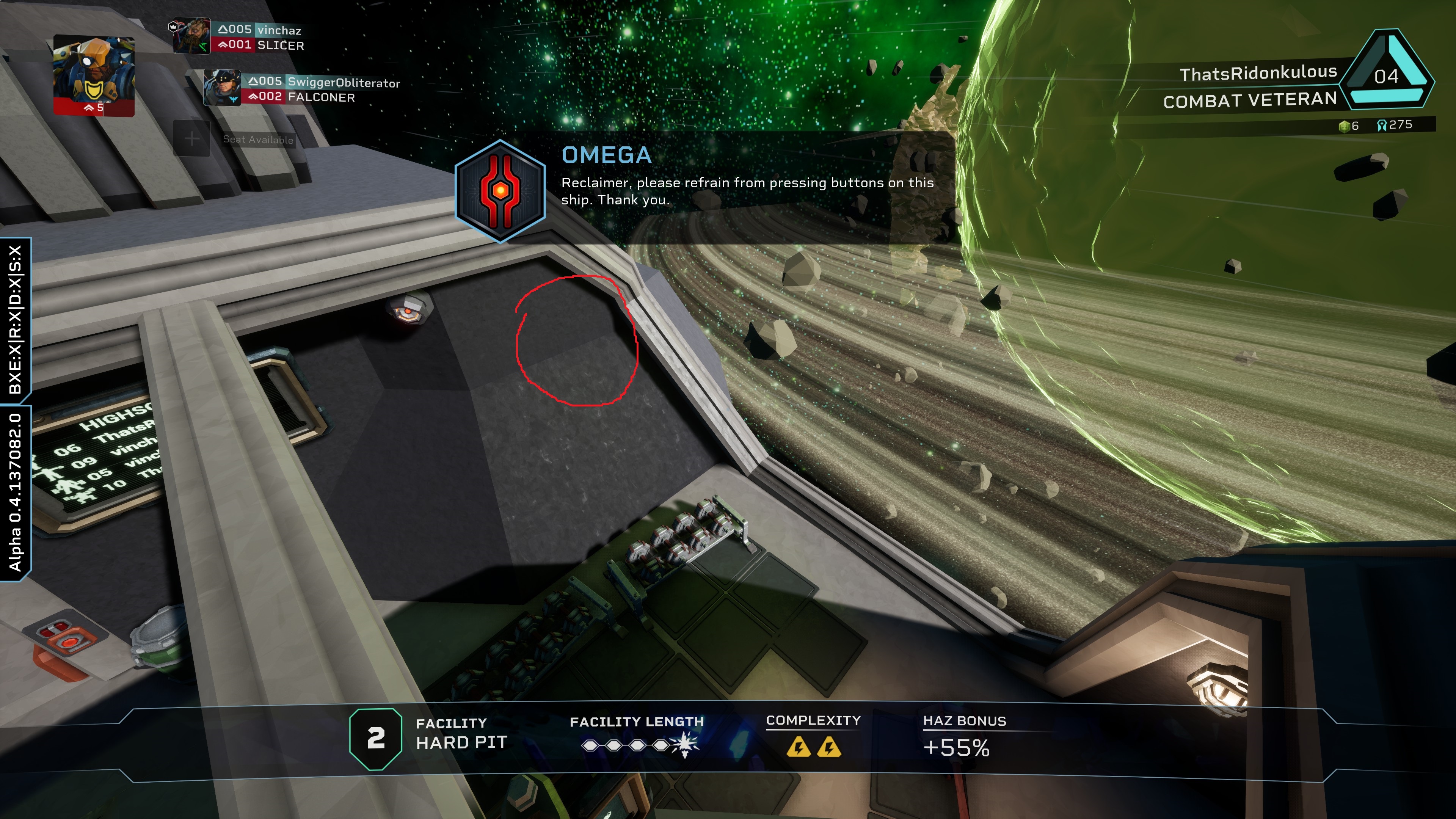Click the Seat Available plus slot
This screenshot has width=1456, height=819.
192,138
